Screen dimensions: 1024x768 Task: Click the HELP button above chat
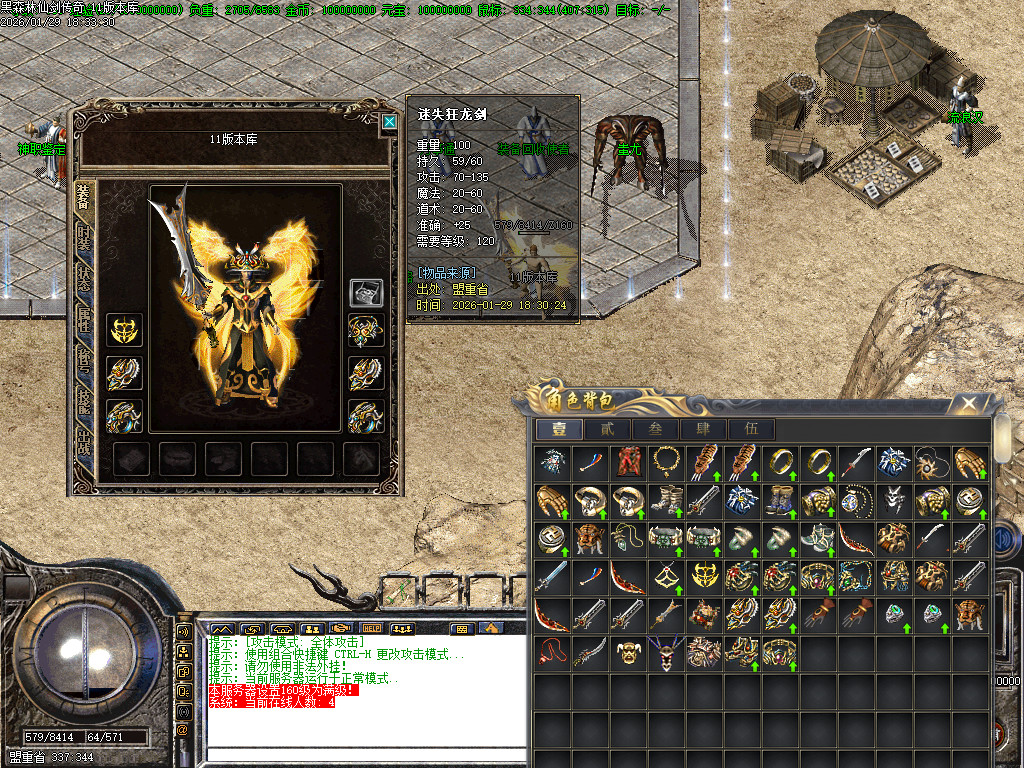(371, 629)
